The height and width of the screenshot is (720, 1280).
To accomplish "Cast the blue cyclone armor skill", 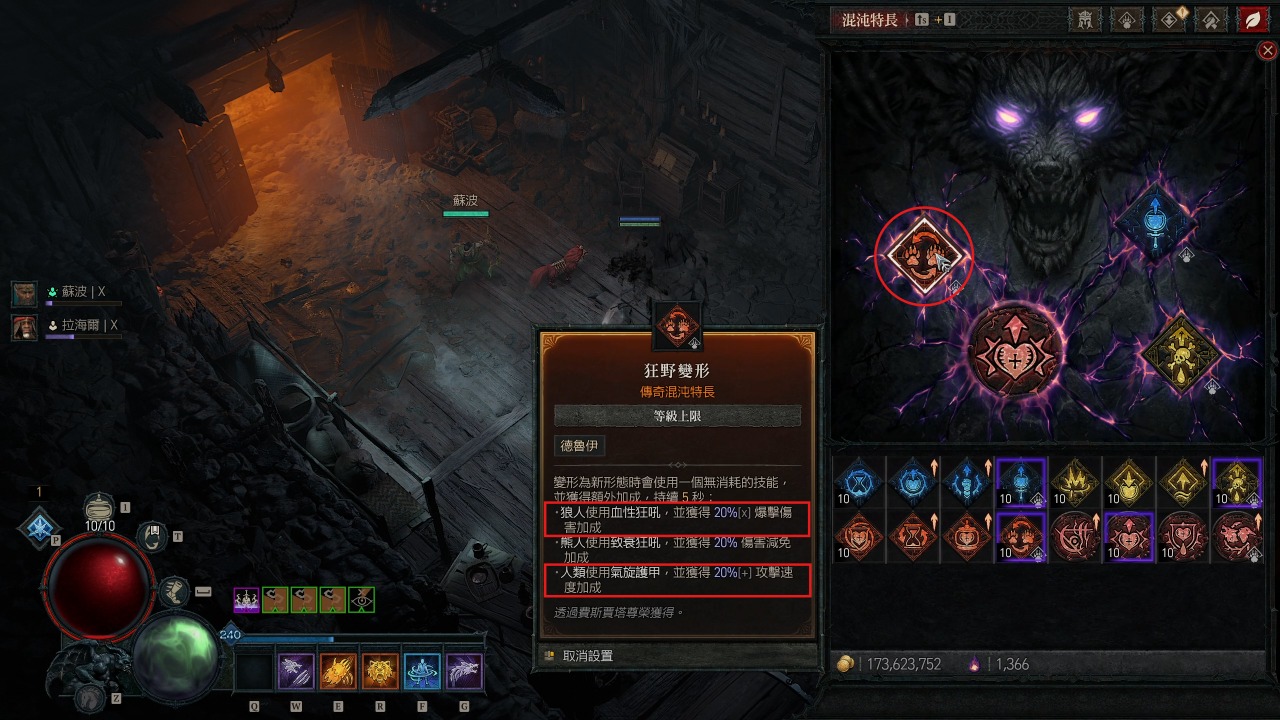I will coord(422,671).
